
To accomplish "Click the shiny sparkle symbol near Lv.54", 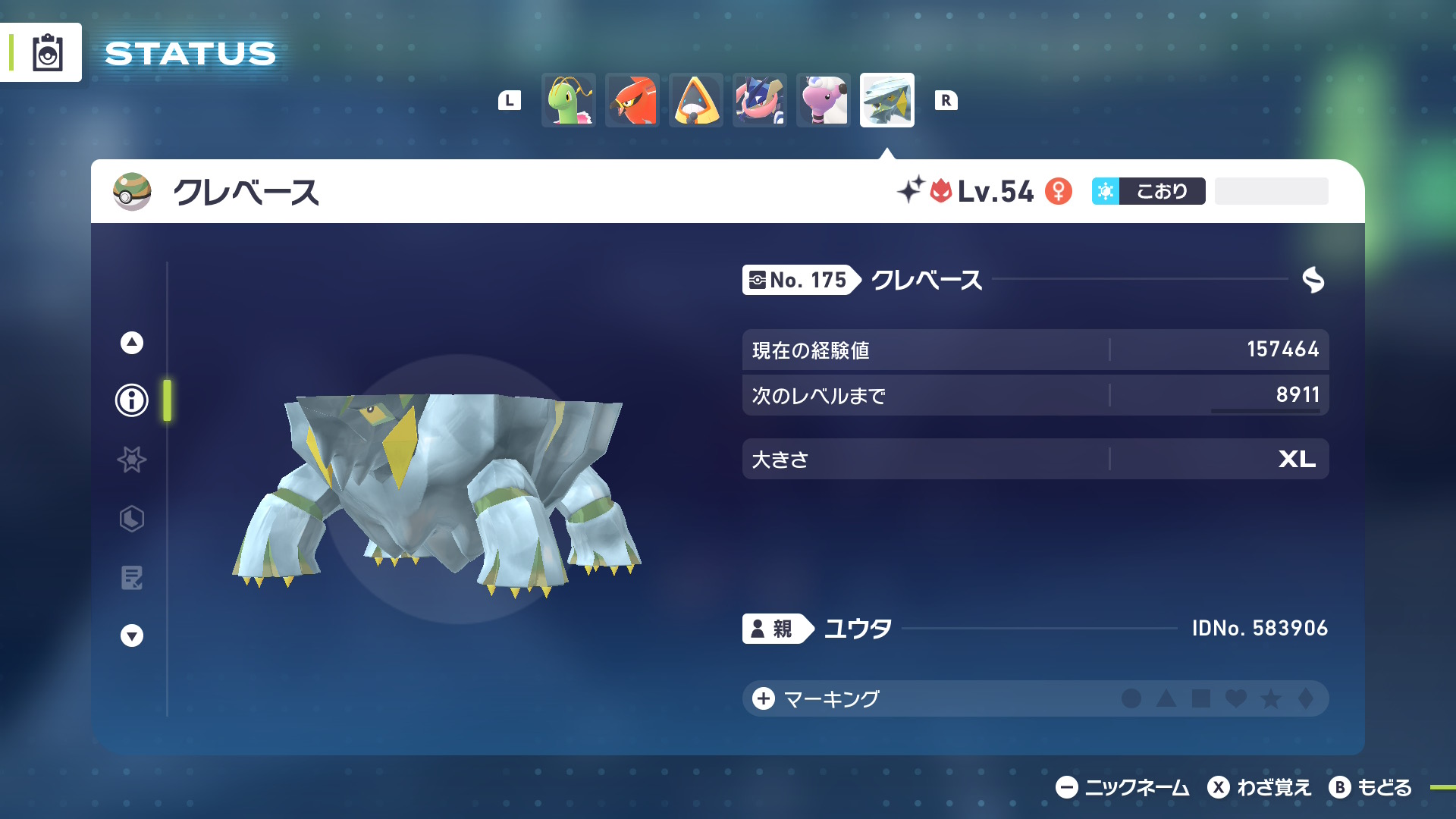I will [x=912, y=191].
